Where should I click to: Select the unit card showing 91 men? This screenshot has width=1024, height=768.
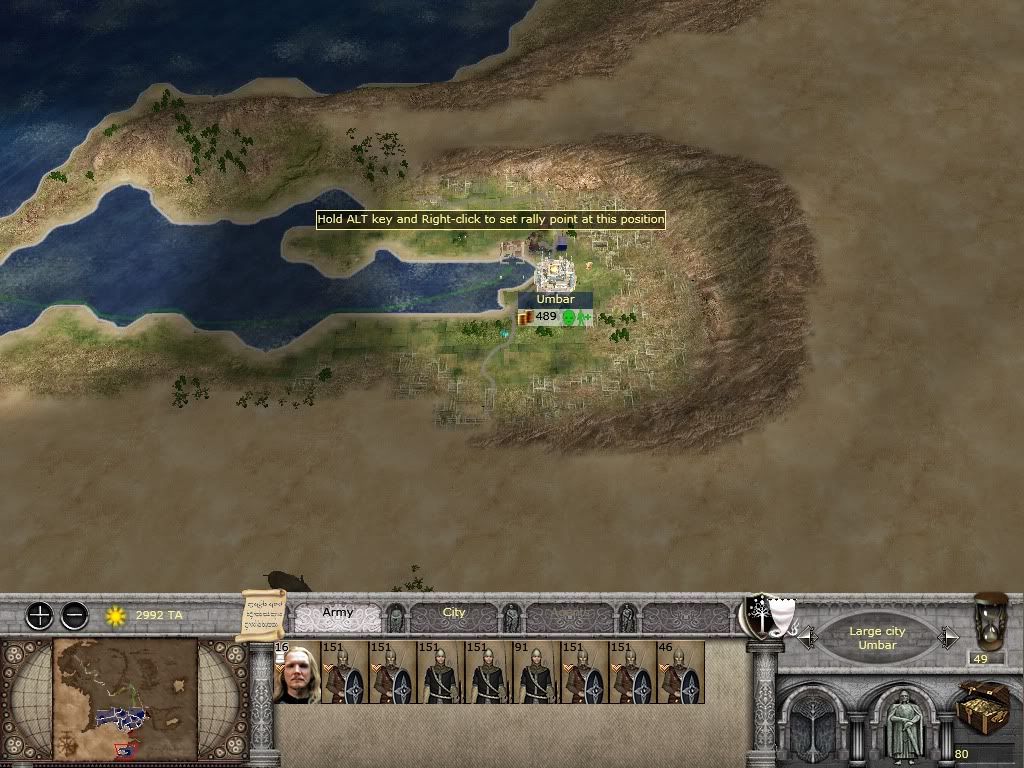(x=537, y=672)
